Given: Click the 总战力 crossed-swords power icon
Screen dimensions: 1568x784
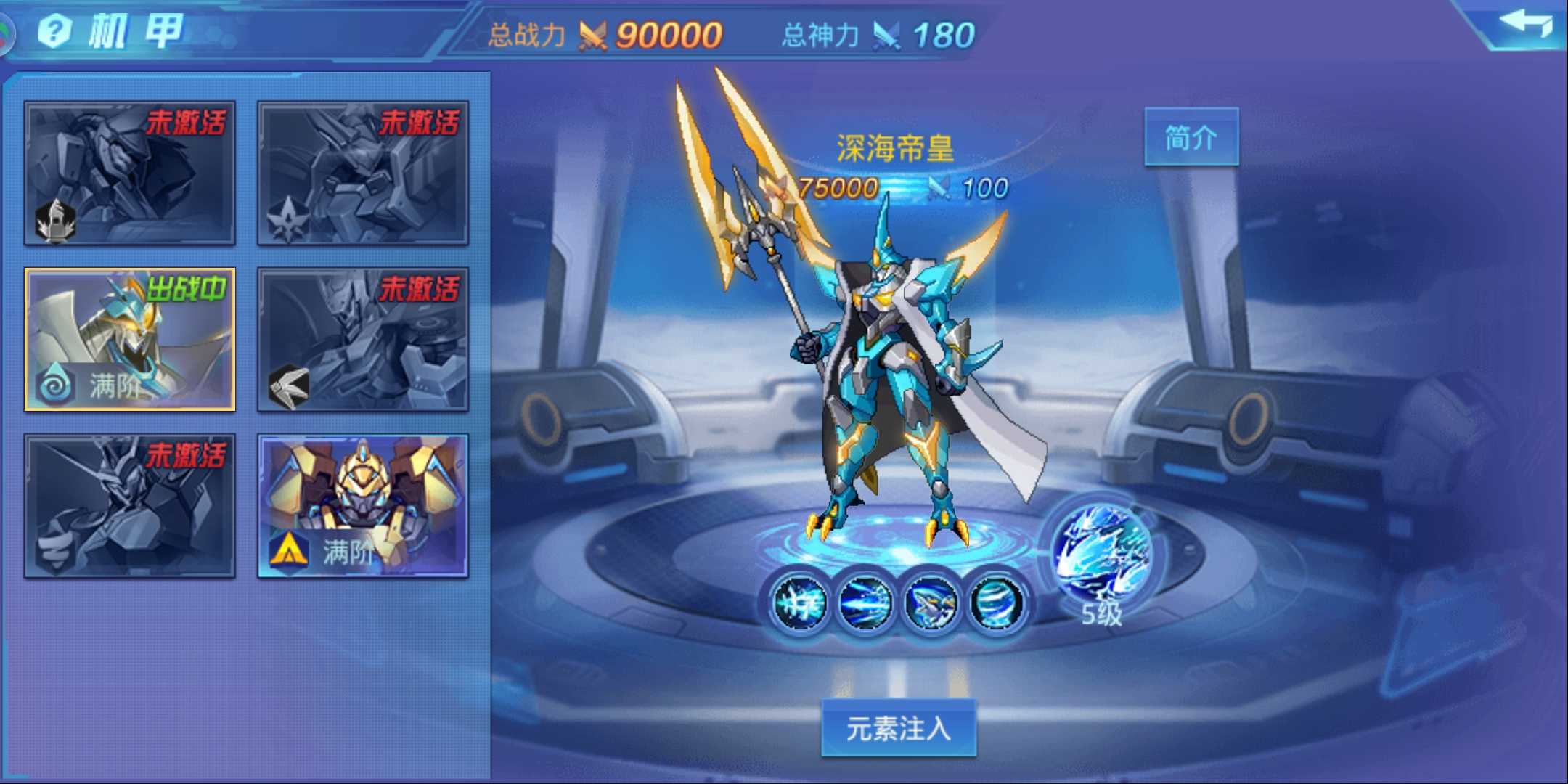Looking at the screenshot, I should click(x=592, y=33).
